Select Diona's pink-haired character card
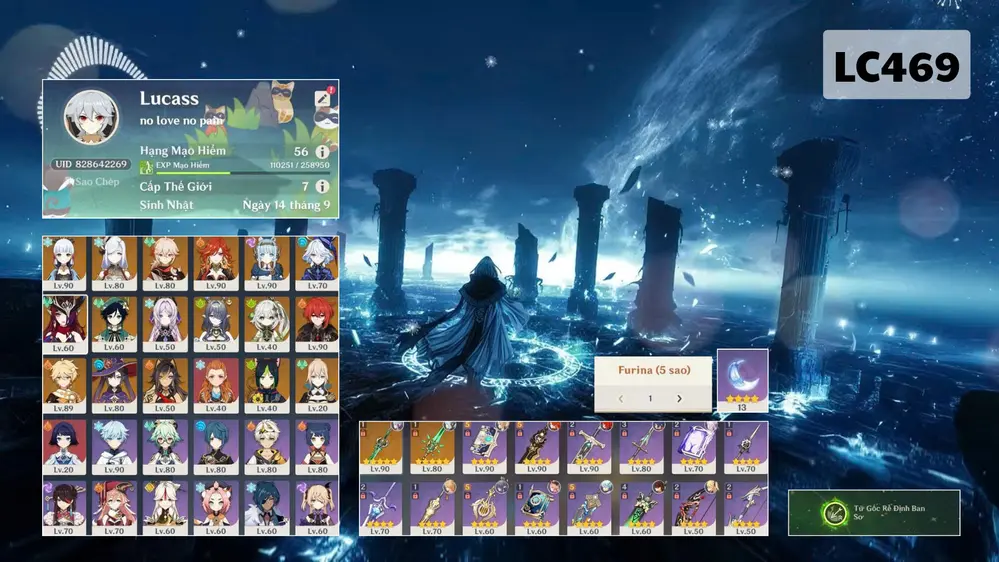 tap(216, 505)
